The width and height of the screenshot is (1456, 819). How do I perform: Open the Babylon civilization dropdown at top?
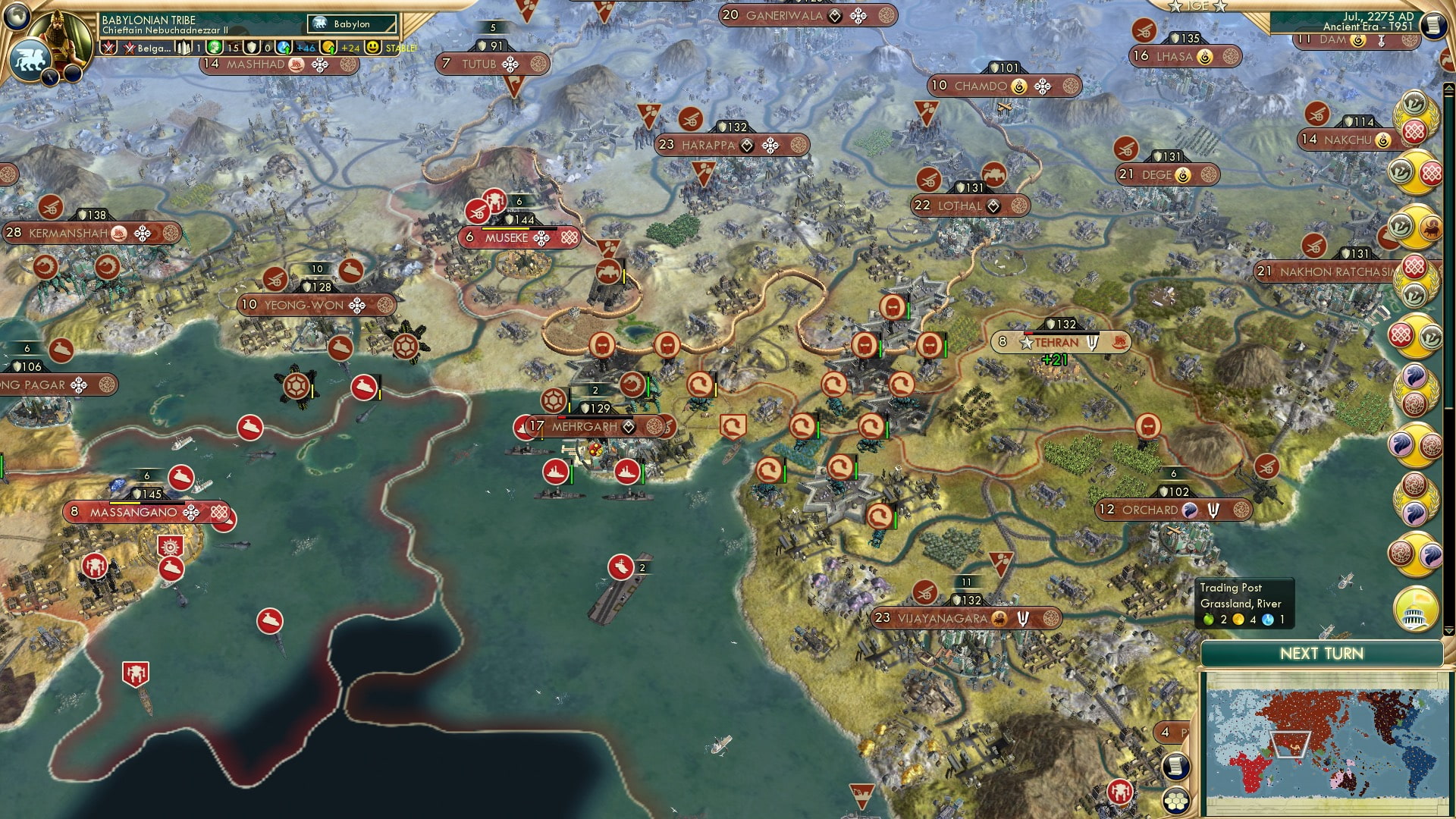(350, 24)
